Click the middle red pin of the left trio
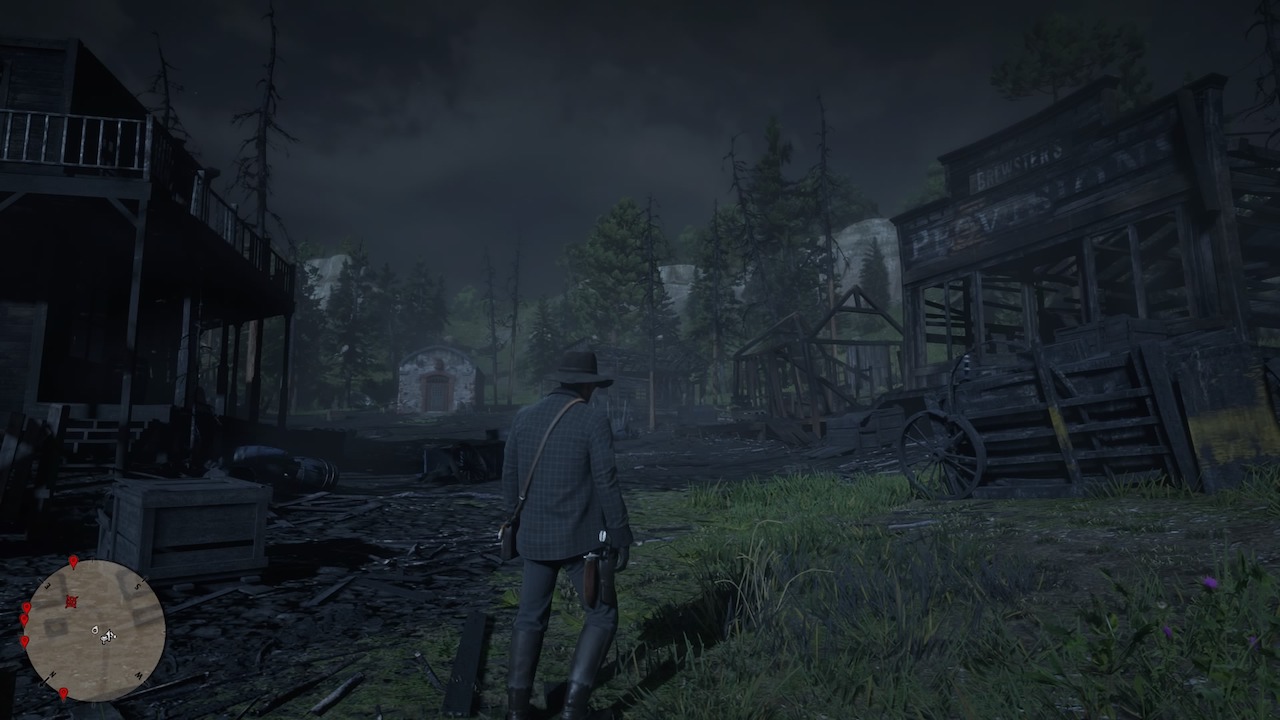The height and width of the screenshot is (720, 1280). [x=25, y=618]
